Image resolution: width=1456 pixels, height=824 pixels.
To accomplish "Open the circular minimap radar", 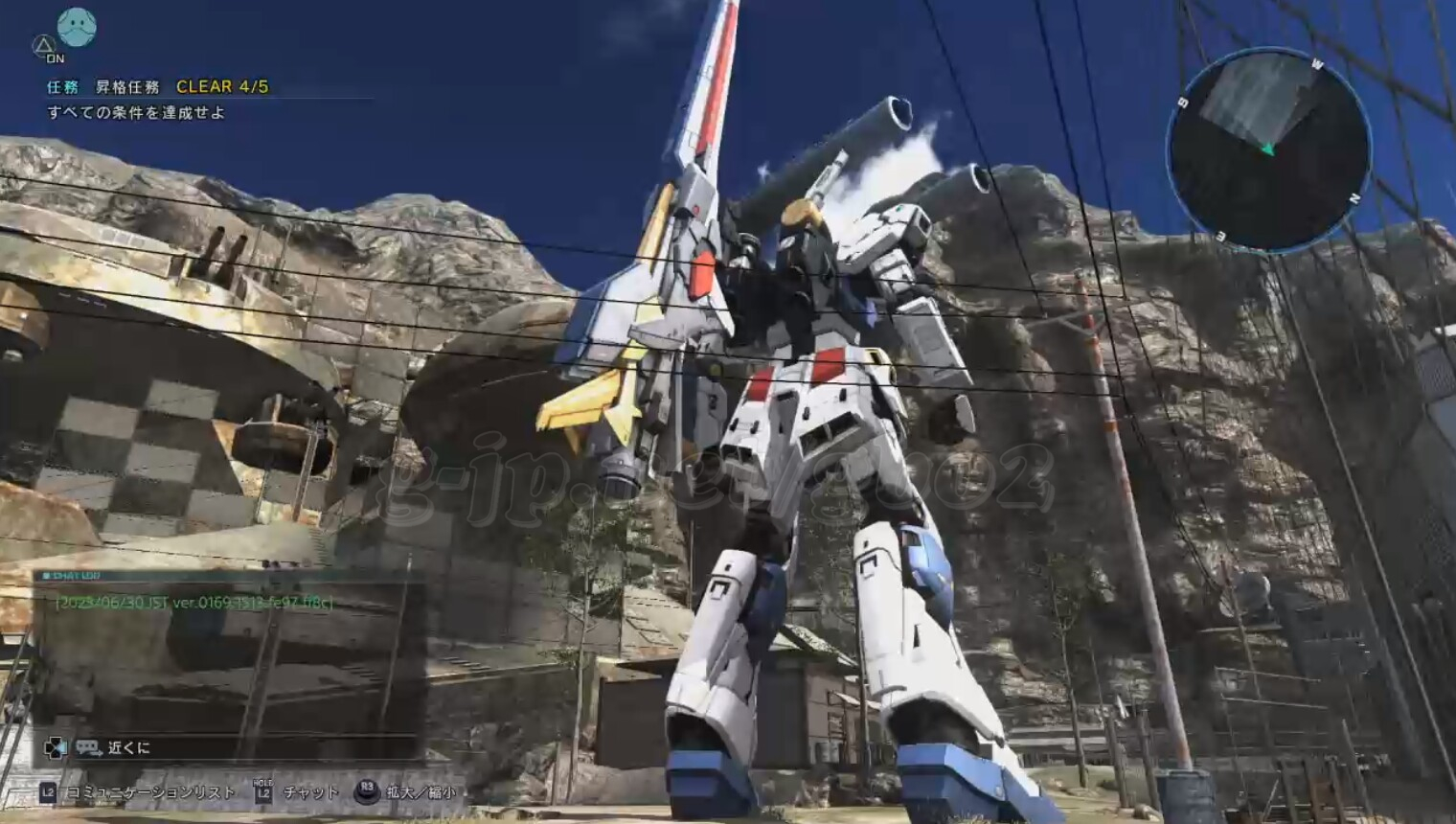I will 1267,150.
